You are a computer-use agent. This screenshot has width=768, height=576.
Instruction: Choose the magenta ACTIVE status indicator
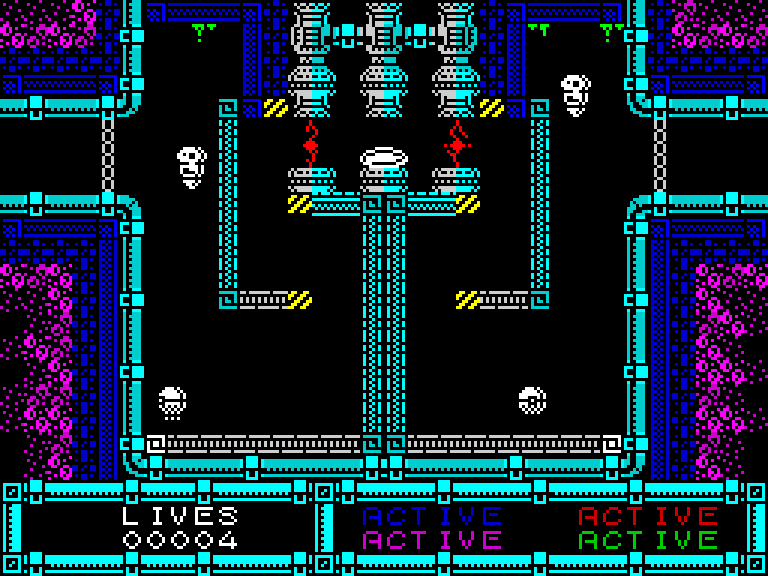432,541
